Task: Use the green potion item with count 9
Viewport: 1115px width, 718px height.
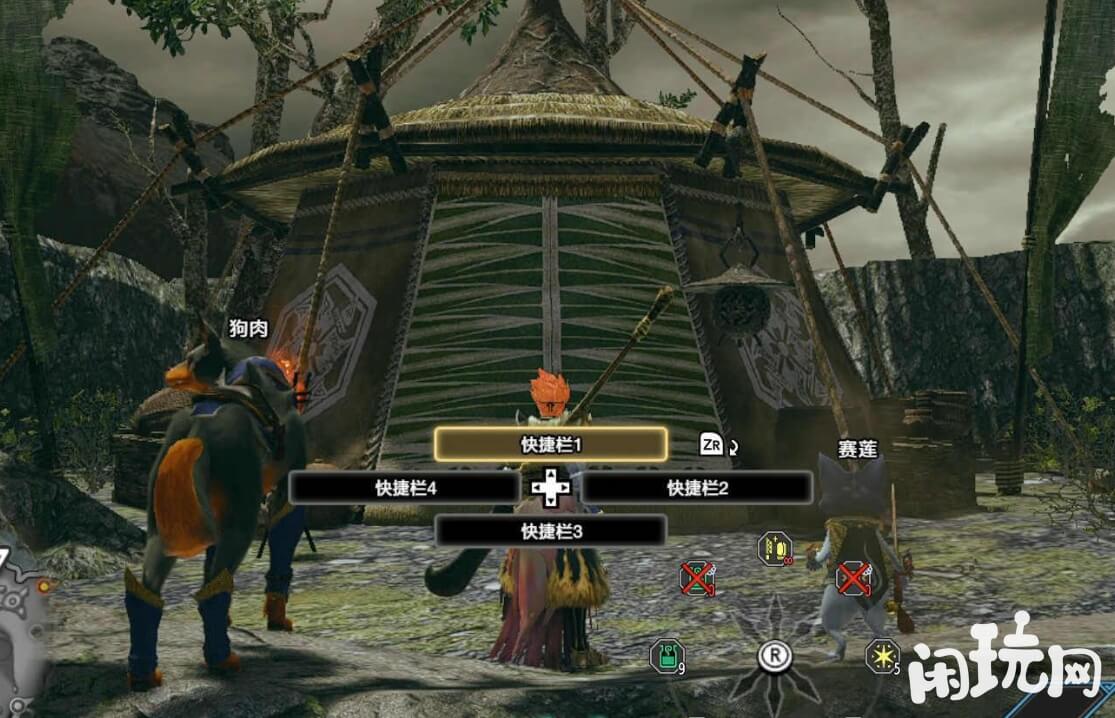Action: pos(667,656)
